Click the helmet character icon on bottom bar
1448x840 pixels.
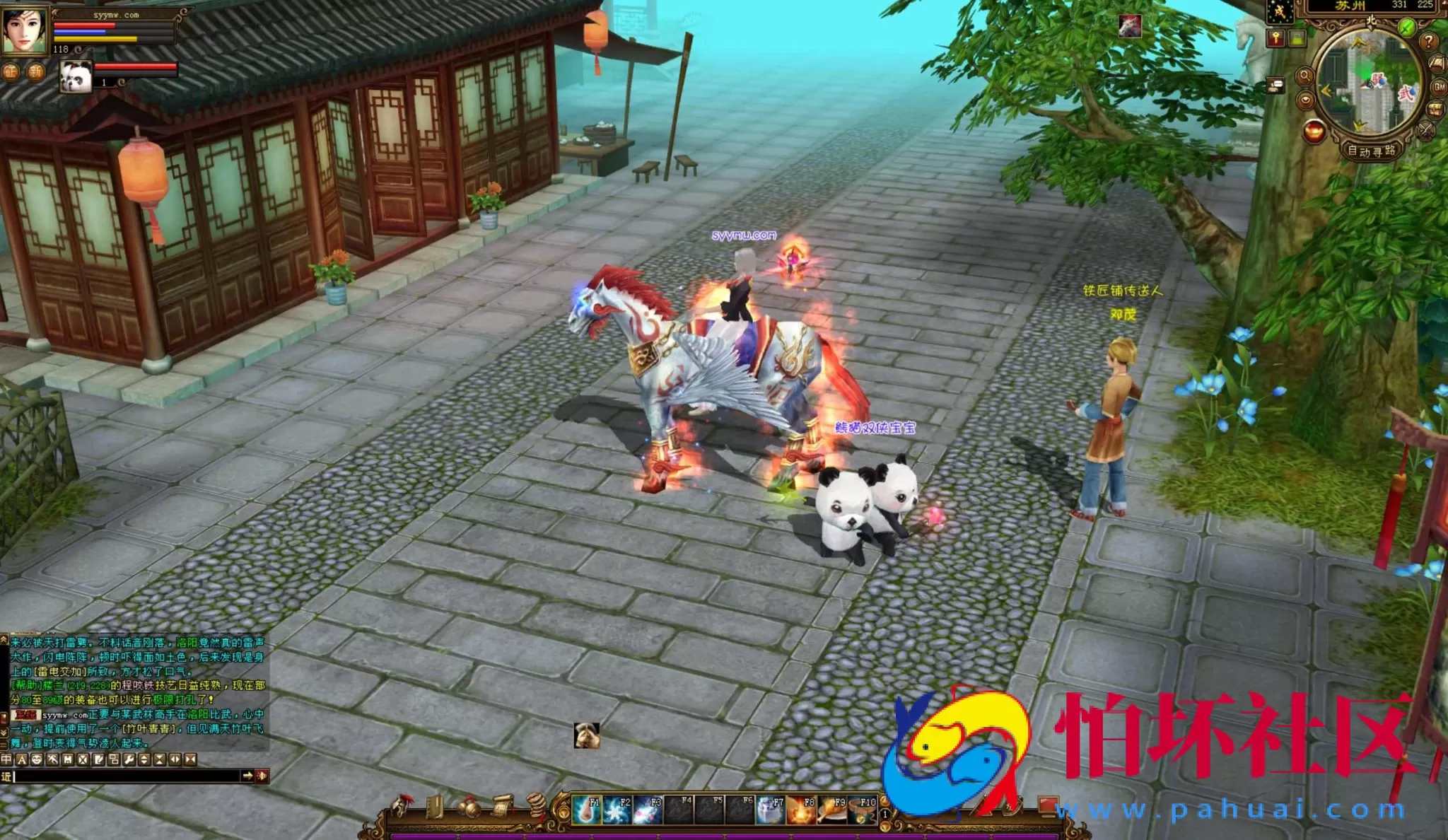click(x=402, y=806)
